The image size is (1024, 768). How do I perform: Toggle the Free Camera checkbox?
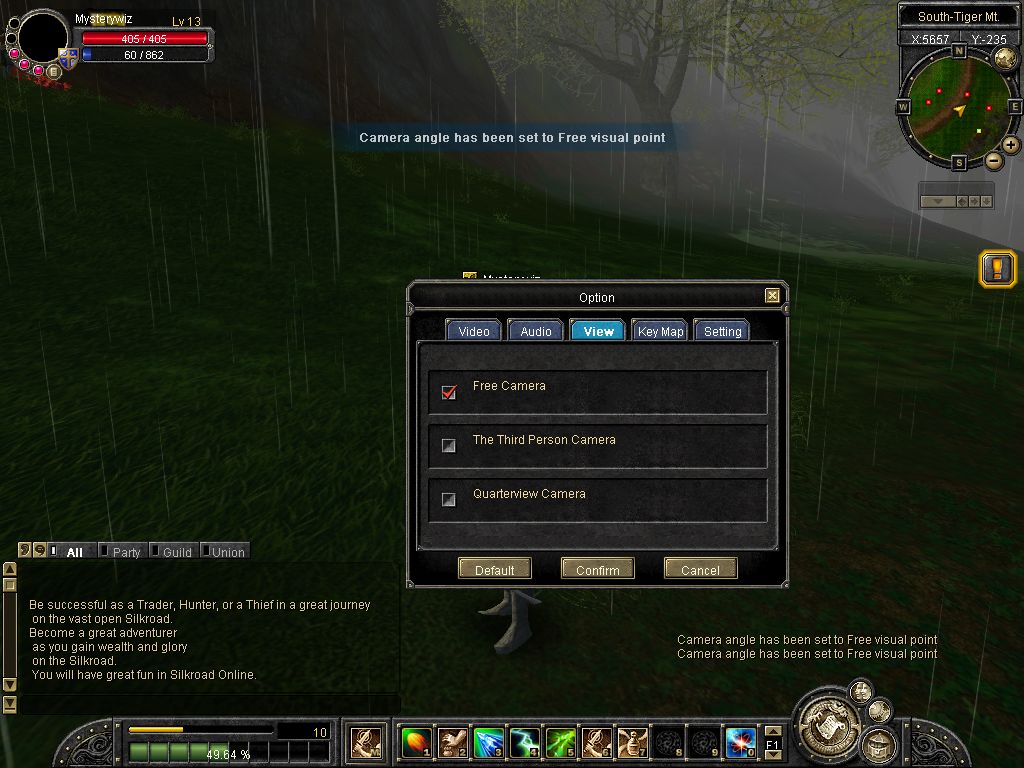[449, 392]
